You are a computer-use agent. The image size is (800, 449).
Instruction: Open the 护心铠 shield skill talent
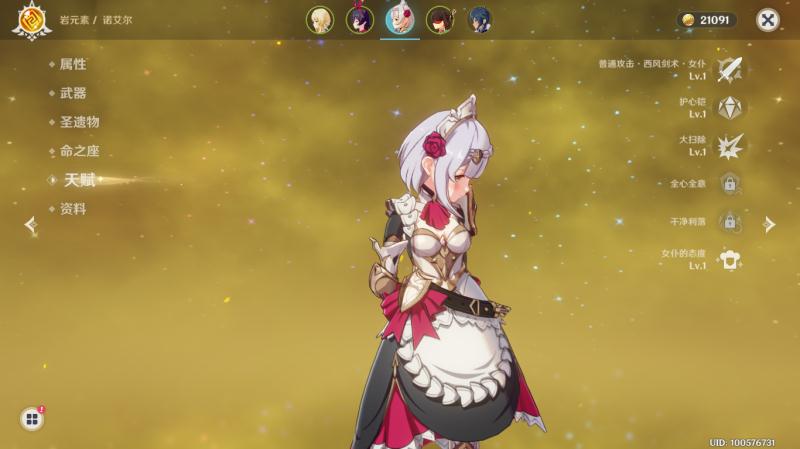(730, 107)
